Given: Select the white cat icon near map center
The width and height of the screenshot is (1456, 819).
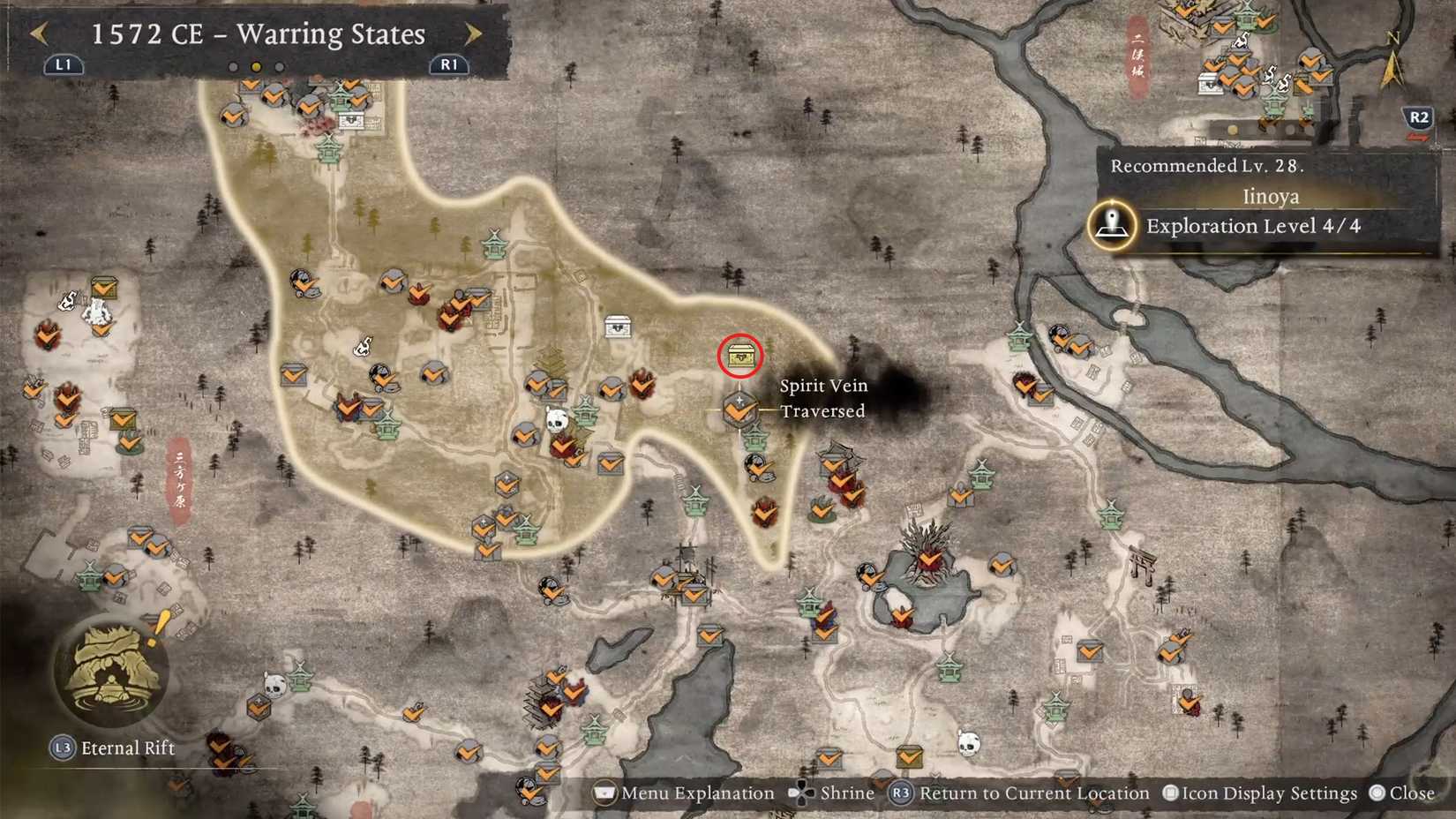Looking at the screenshot, I should point(362,344).
